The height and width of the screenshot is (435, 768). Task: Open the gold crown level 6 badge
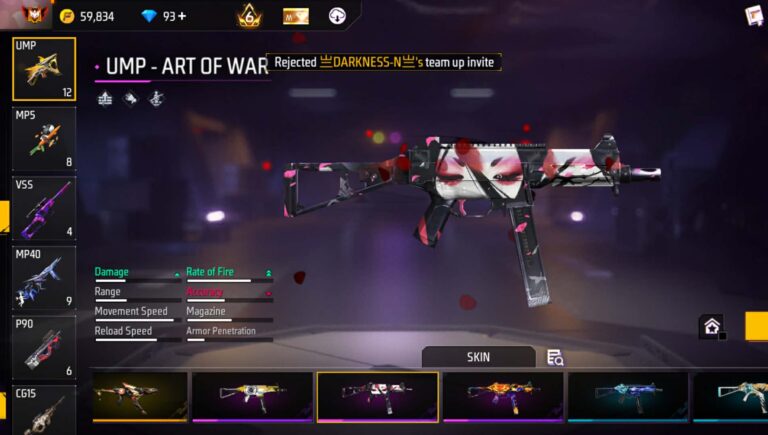248,16
